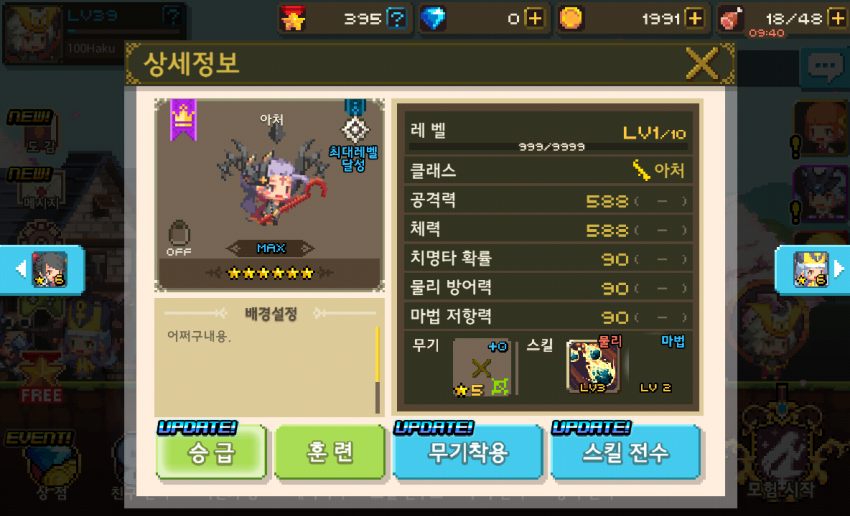
Task: Select the equipped weapon slot
Action: pos(481,367)
